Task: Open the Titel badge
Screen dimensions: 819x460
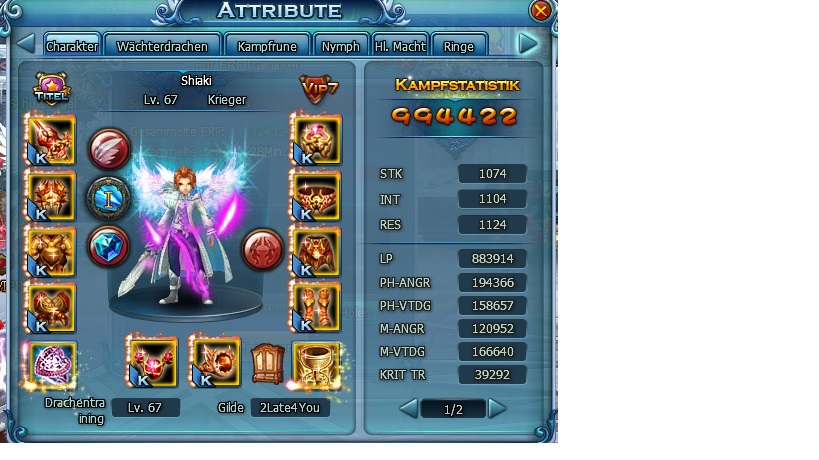Action: tap(50, 89)
